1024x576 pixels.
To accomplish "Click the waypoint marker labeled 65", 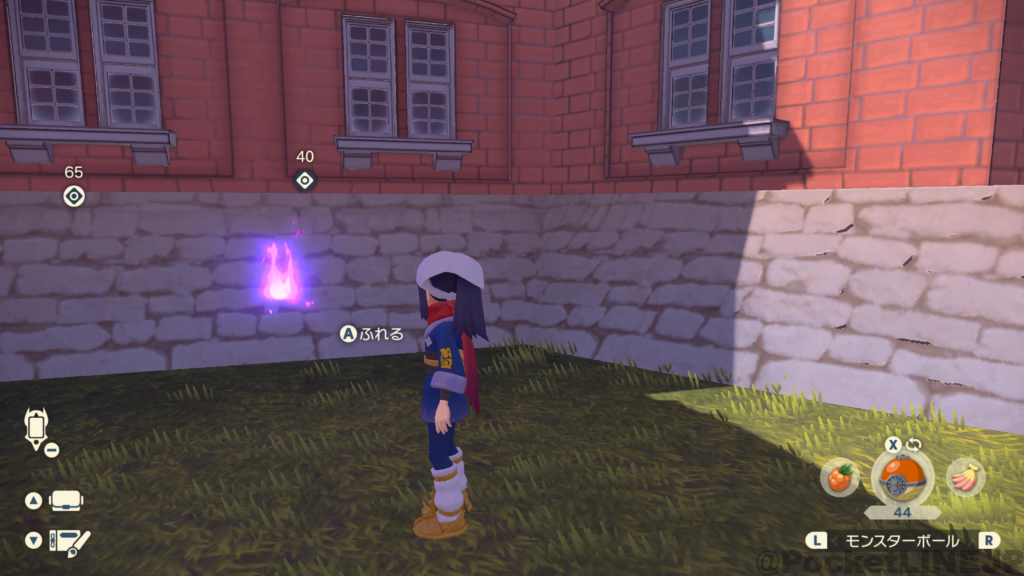I will (73, 196).
